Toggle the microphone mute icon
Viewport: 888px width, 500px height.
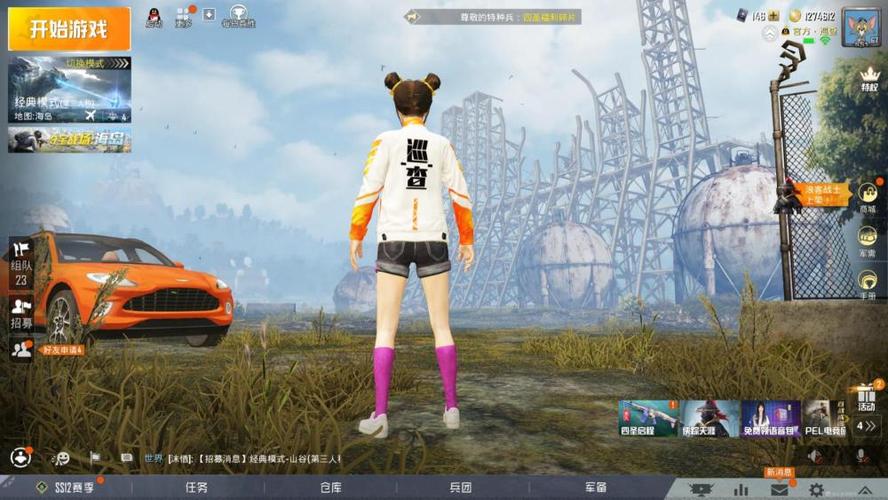[x=861, y=456]
